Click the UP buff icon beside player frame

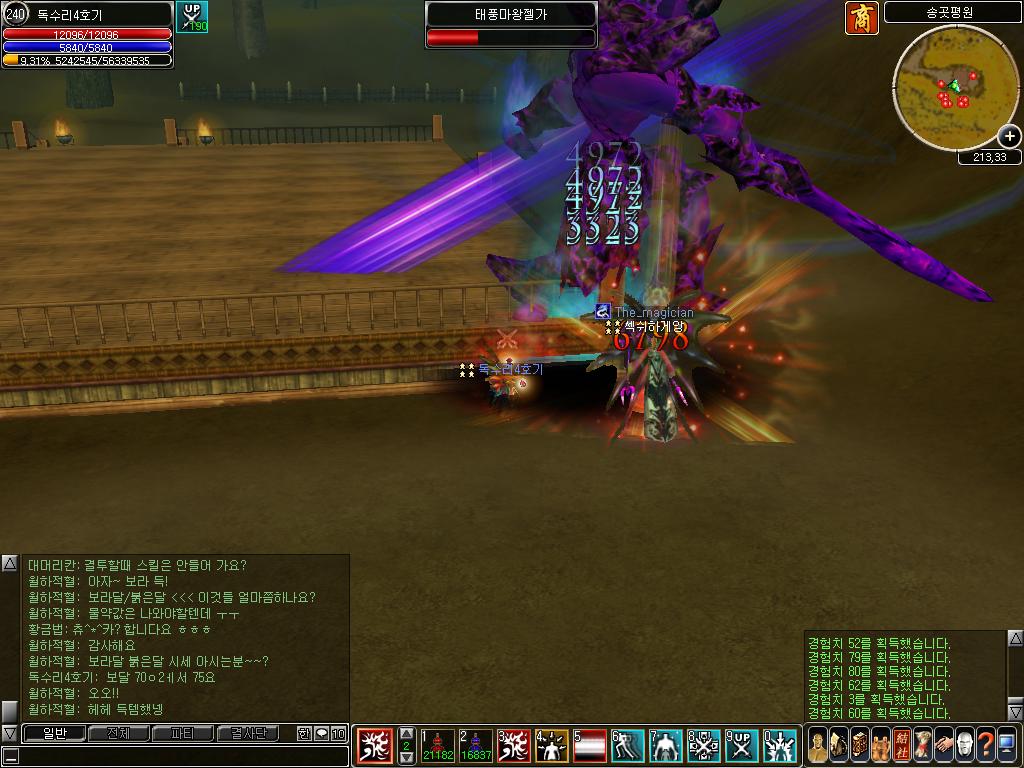click(x=192, y=17)
